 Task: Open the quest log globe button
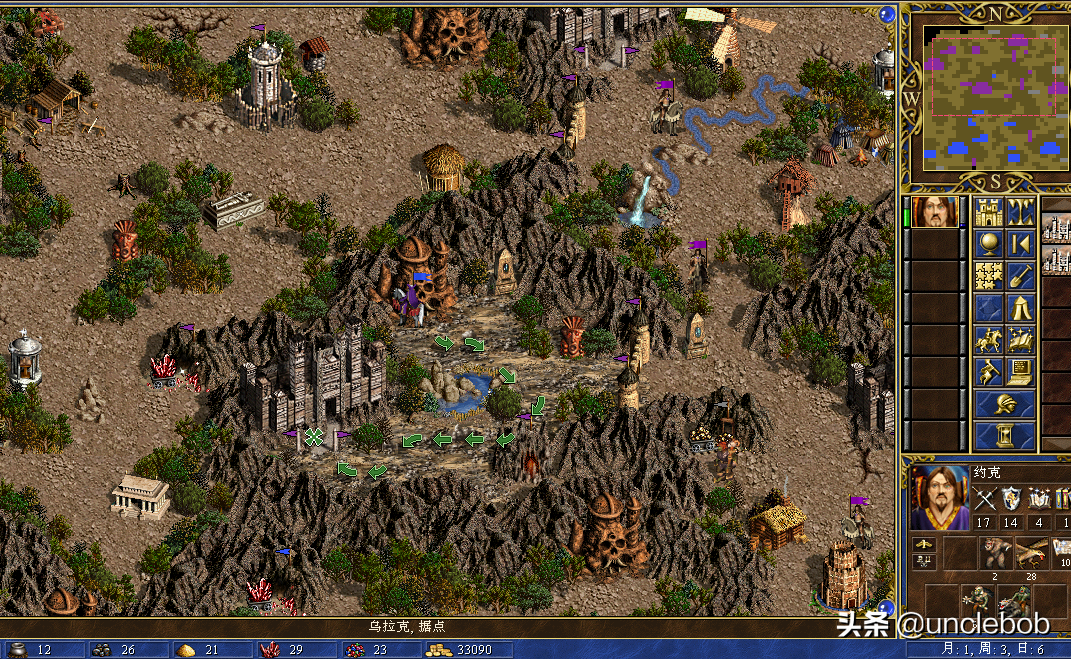988,244
